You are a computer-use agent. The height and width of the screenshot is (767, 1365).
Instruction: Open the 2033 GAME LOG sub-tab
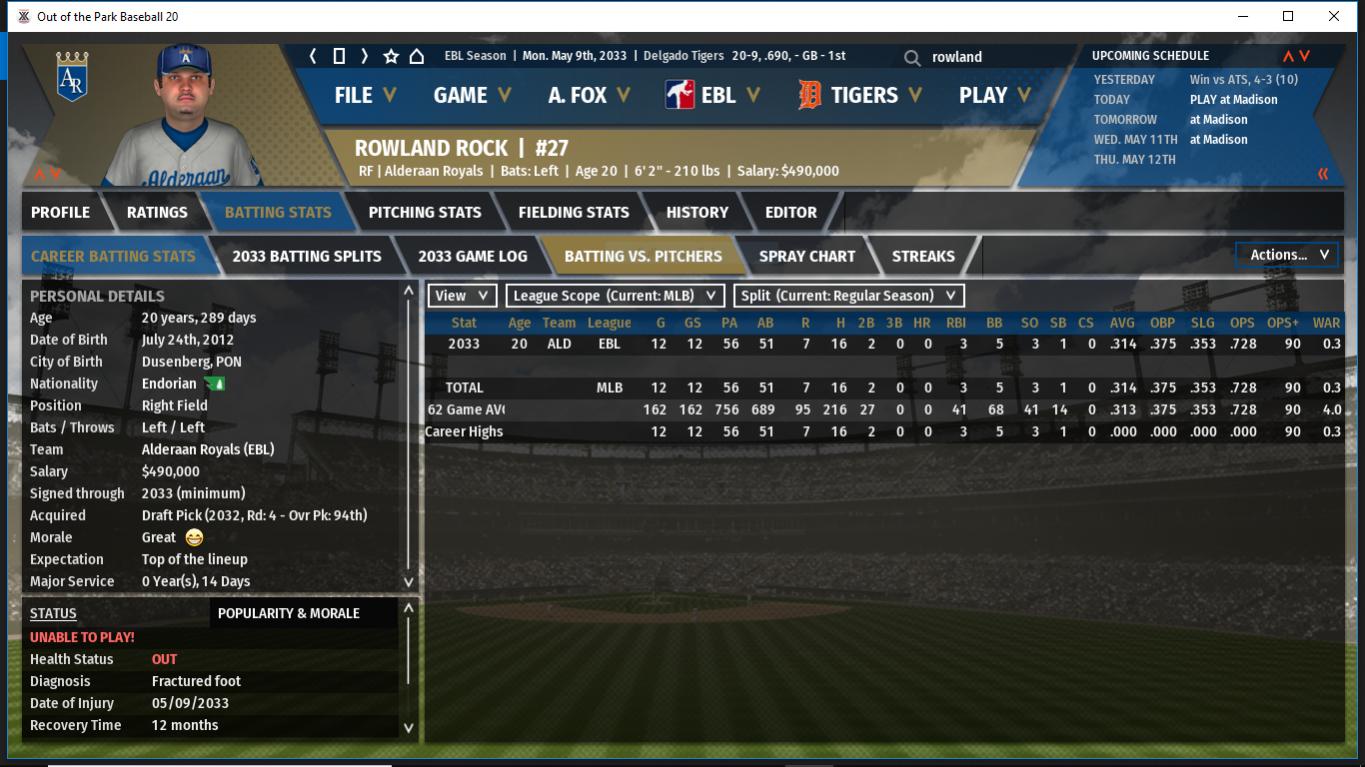point(472,256)
